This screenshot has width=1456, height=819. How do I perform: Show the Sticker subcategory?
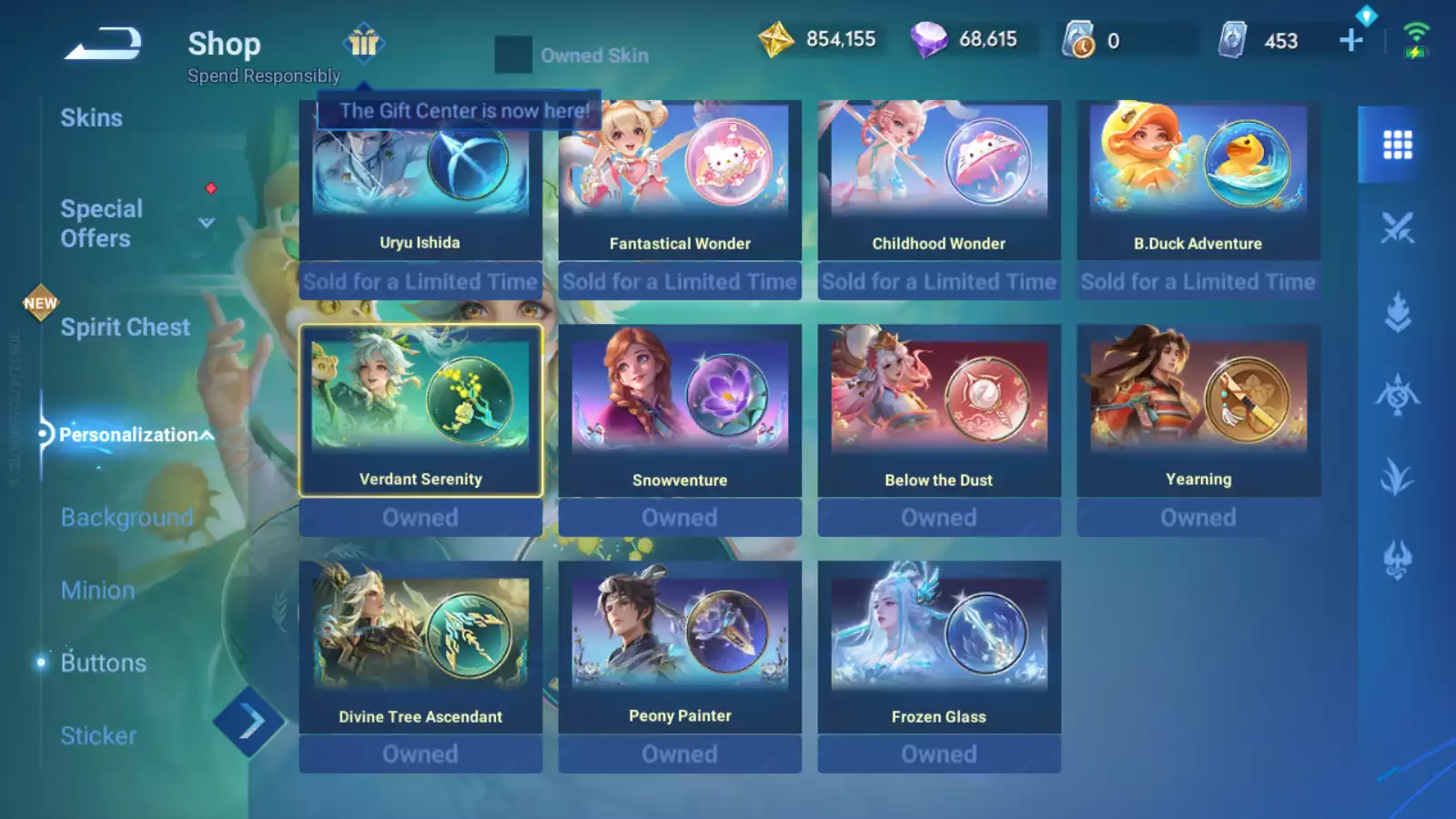[x=98, y=736]
